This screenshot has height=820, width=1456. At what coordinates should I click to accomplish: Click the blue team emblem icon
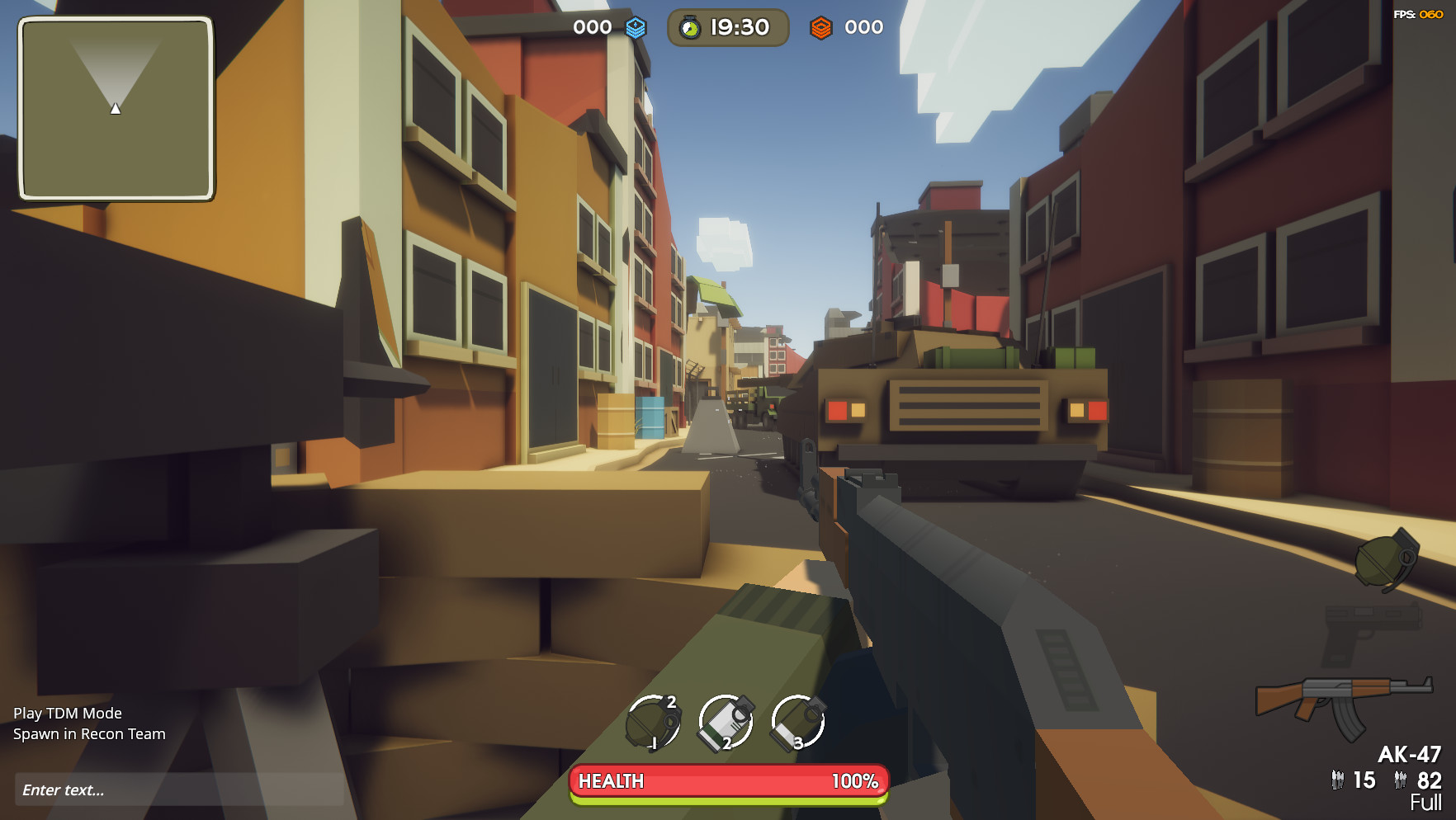pyautogui.click(x=635, y=26)
